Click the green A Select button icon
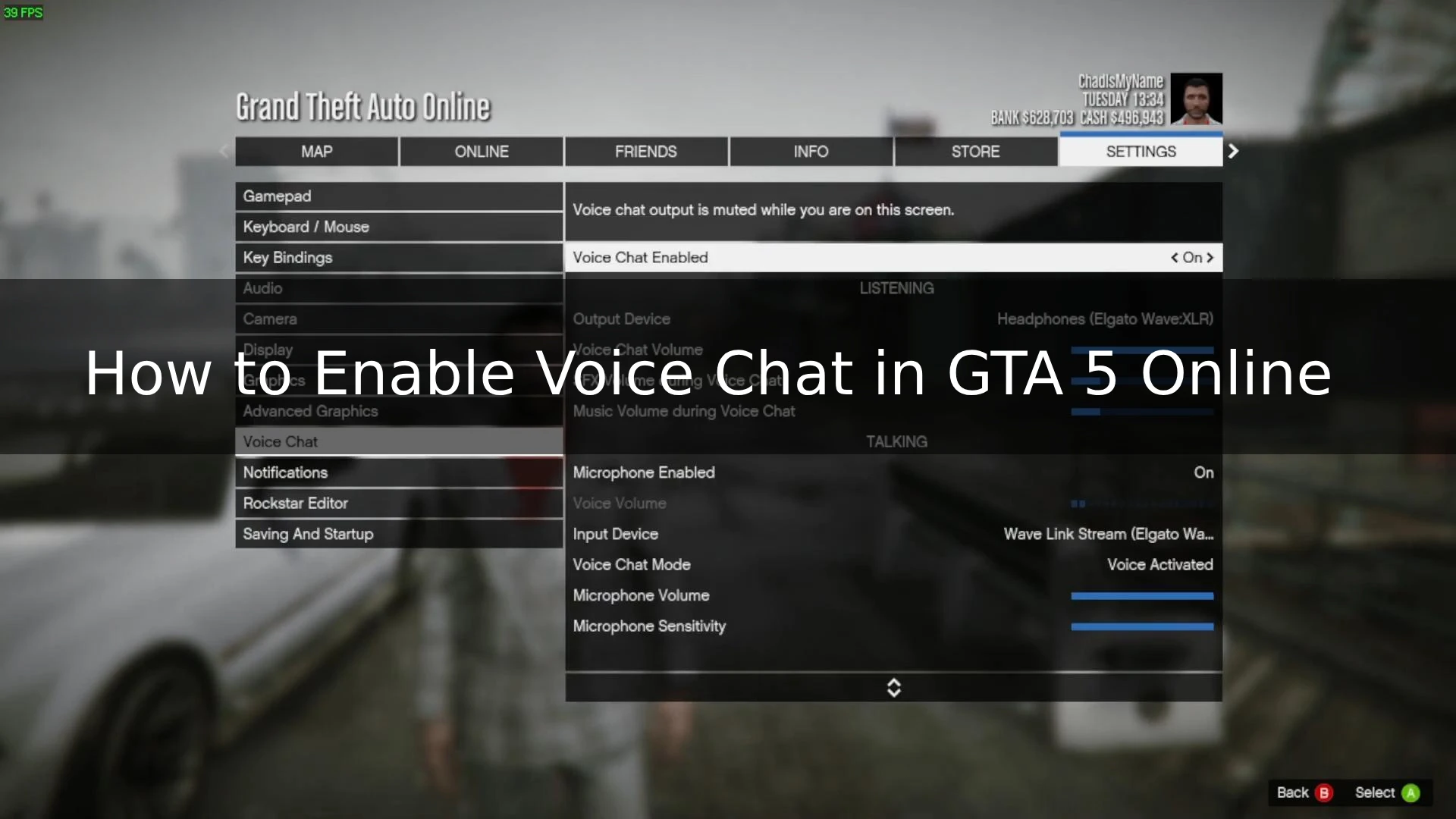The height and width of the screenshot is (819, 1456). (1412, 792)
